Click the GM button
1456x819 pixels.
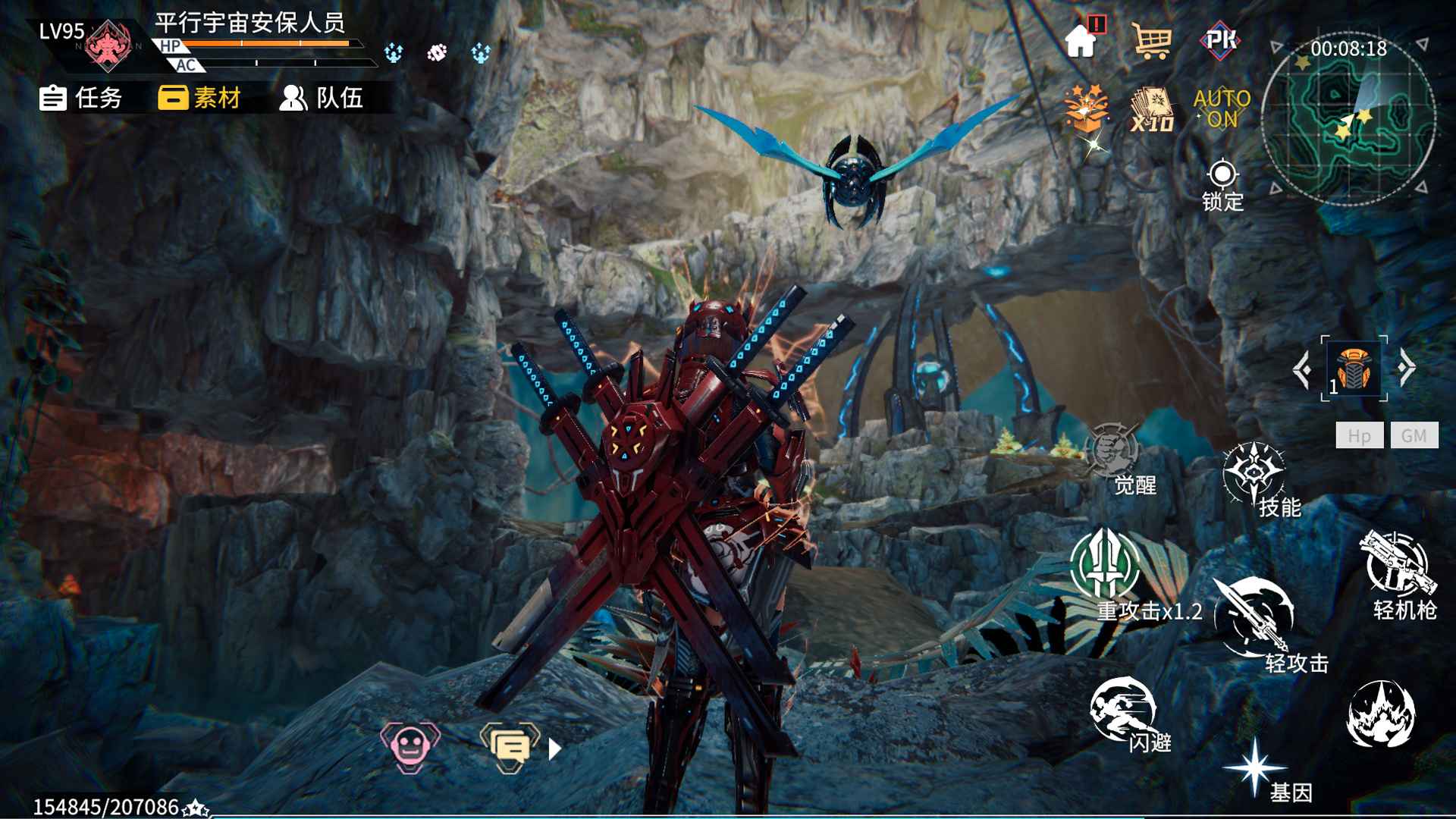tap(1414, 435)
